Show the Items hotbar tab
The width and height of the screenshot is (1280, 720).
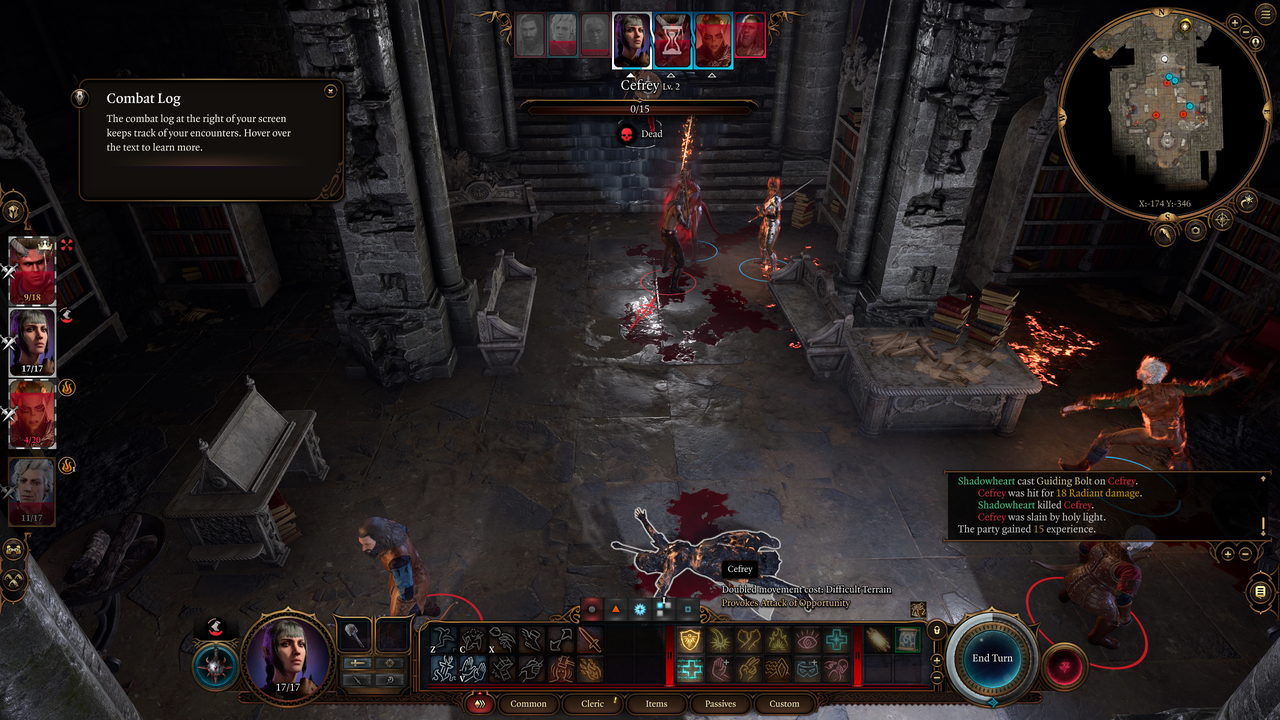656,703
